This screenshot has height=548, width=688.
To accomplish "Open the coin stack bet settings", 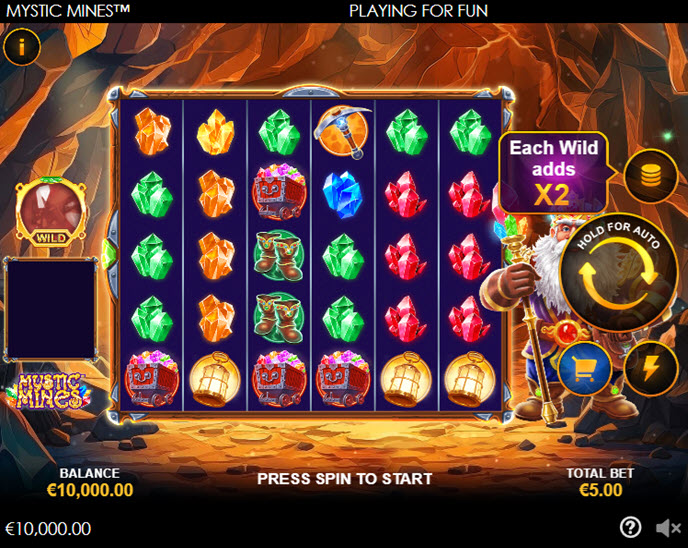I will (651, 177).
